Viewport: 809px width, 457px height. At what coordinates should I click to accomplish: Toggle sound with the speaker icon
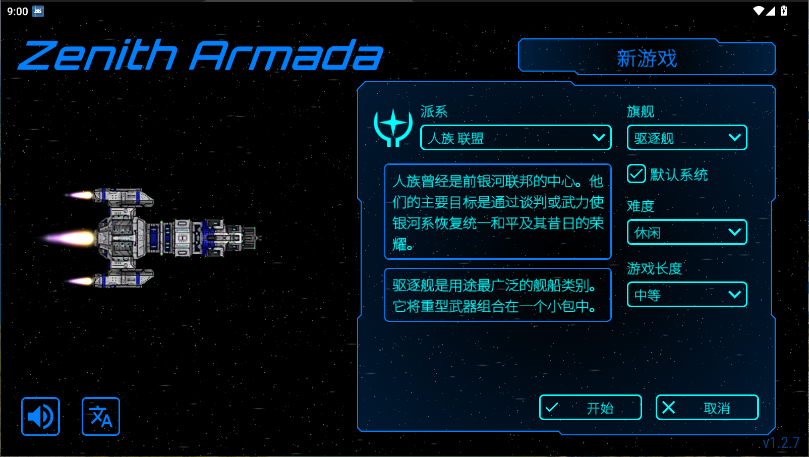[41, 416]
